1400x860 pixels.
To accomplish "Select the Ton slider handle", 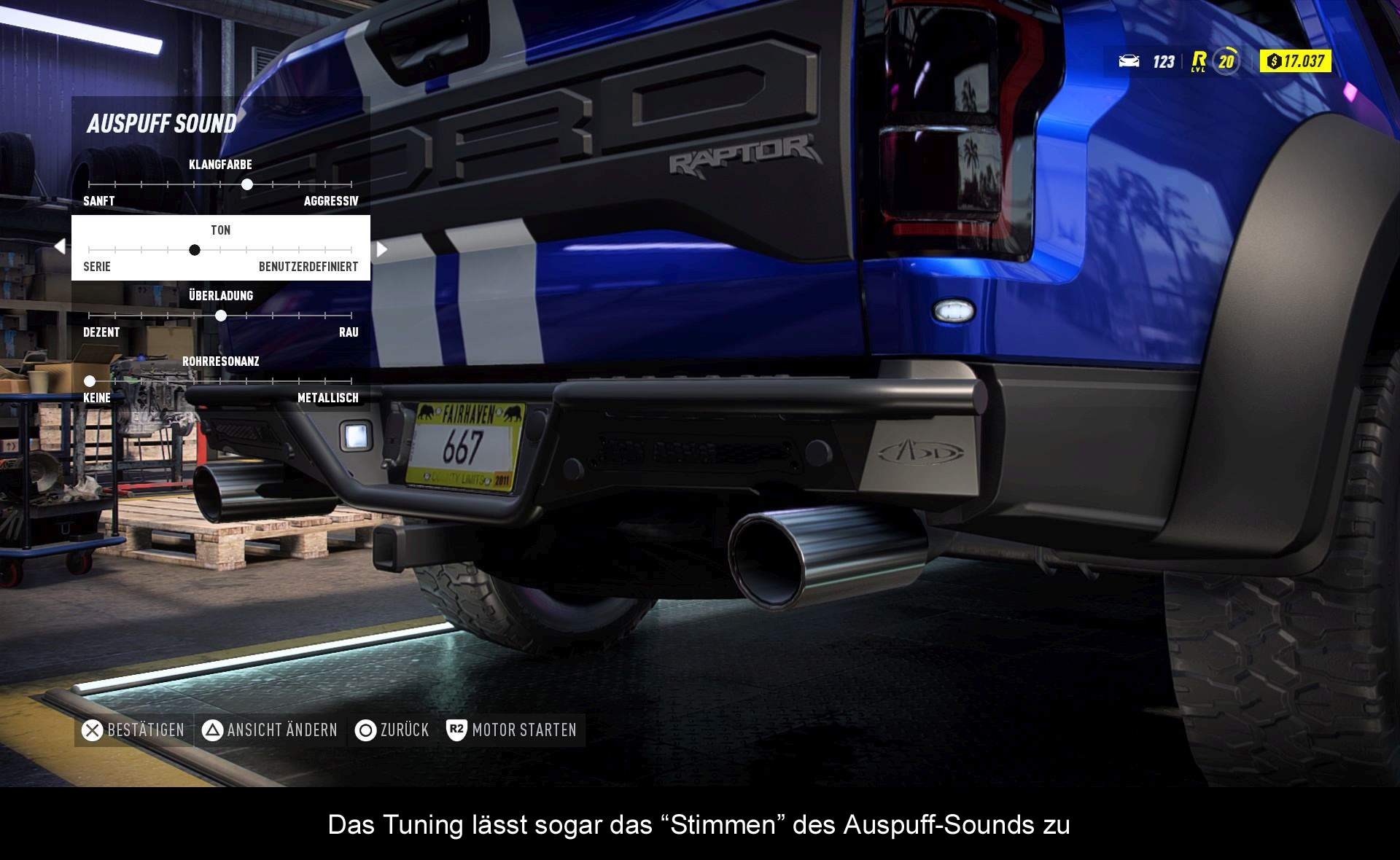I will (x=195, y=250).
